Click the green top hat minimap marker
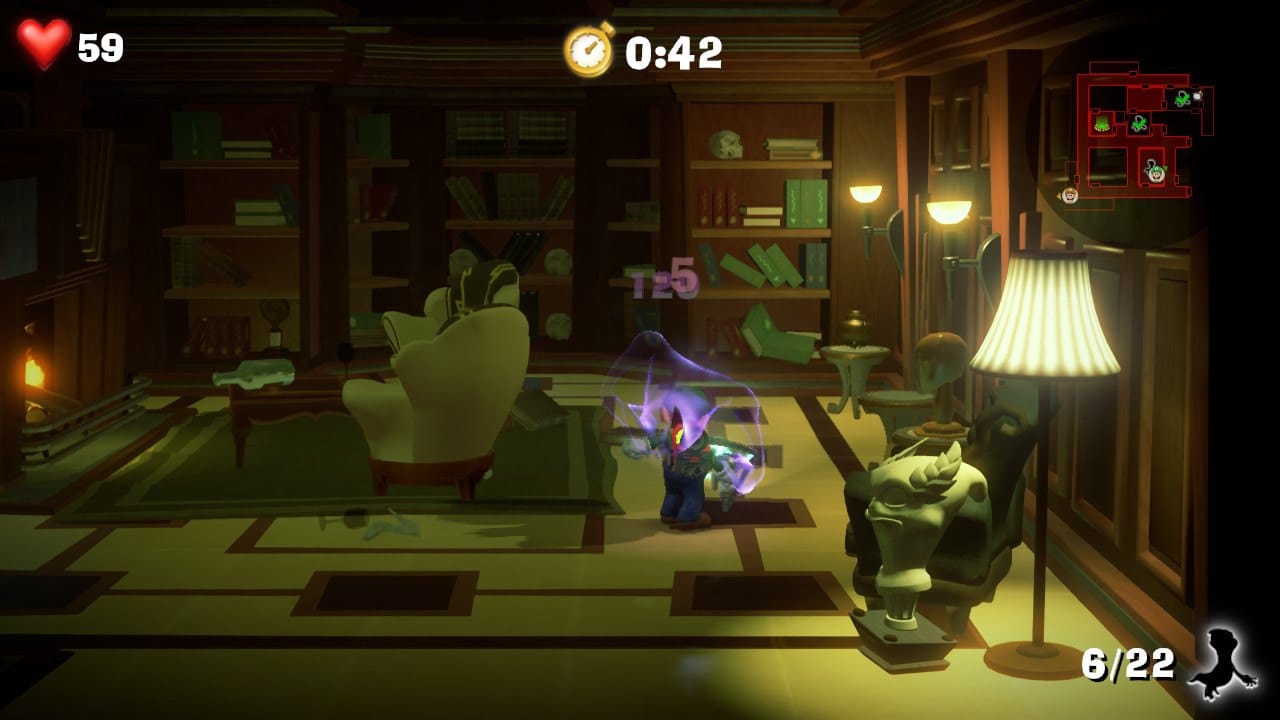 click(1101, 124)
